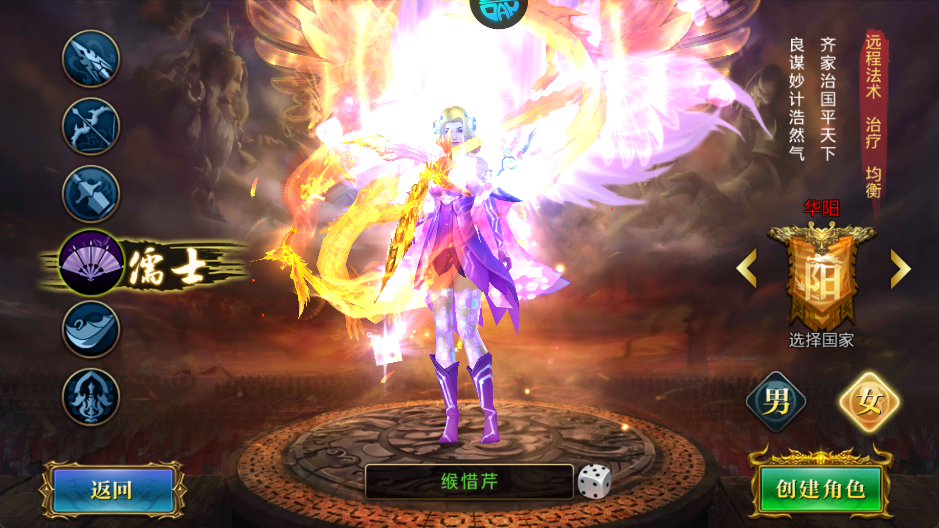This screenshot has height=528, width=939.
Task: Select the spear class icon
Action: click(x=91, y=59)
